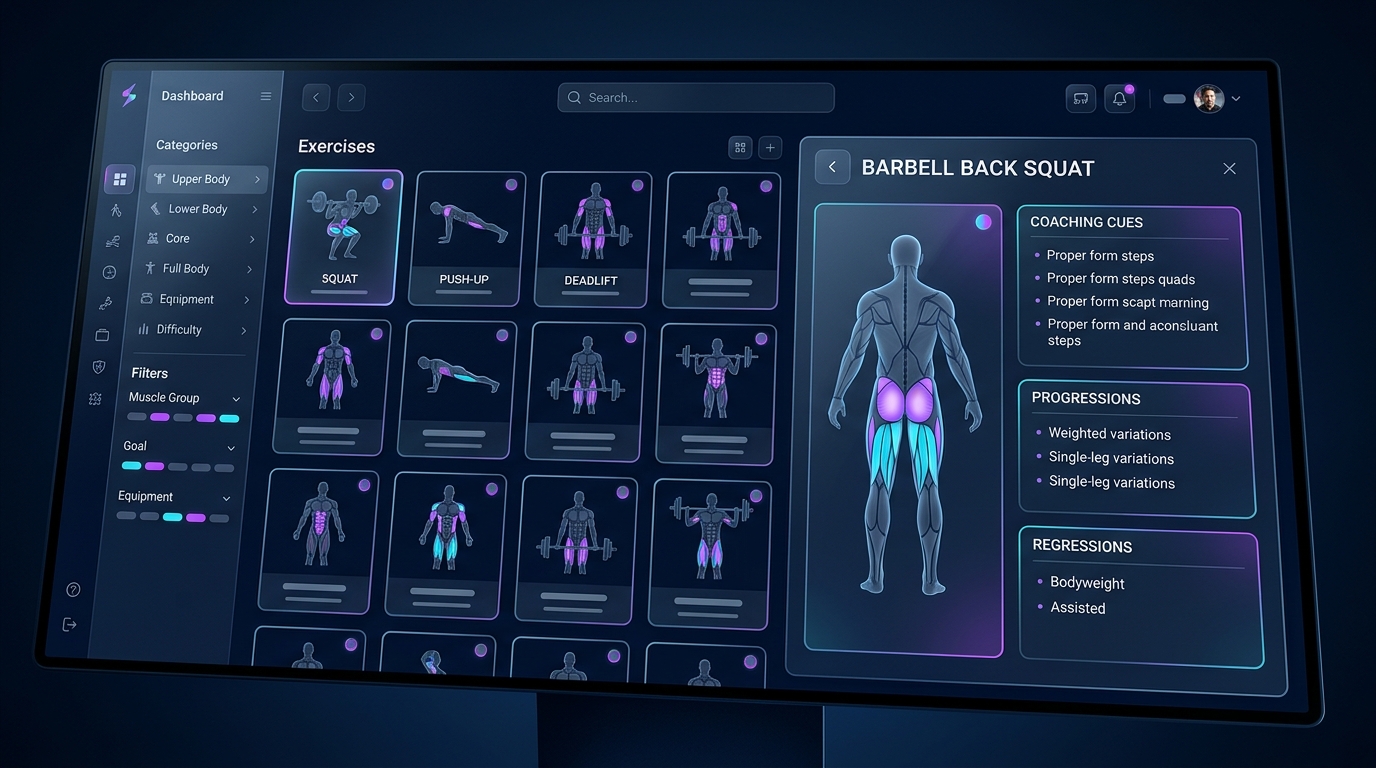
Task: Open the help question mark icon
Action: pos(73,590)
